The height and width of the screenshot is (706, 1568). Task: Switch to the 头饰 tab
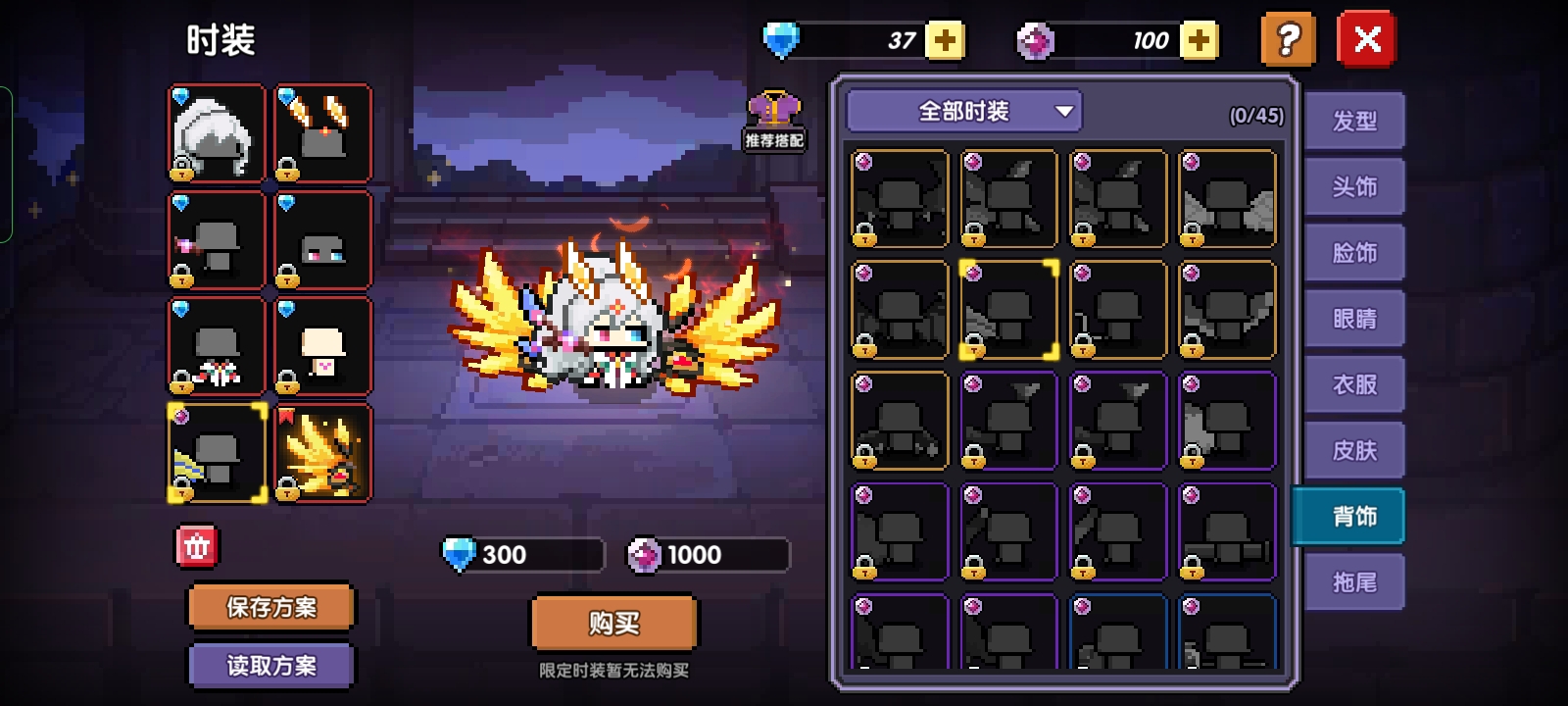[x=1354, y=187]
